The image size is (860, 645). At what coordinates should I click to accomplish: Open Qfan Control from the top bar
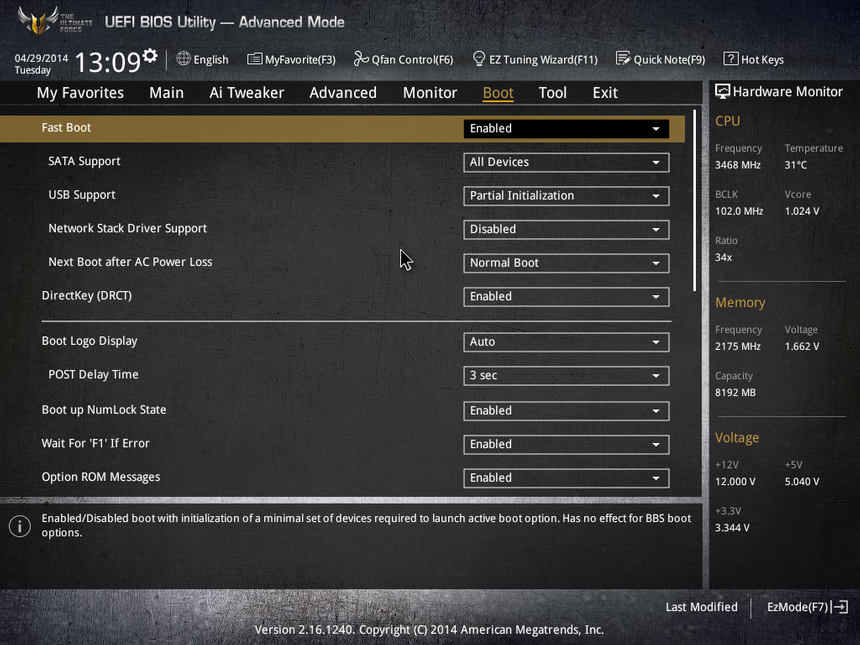[403, 60]
